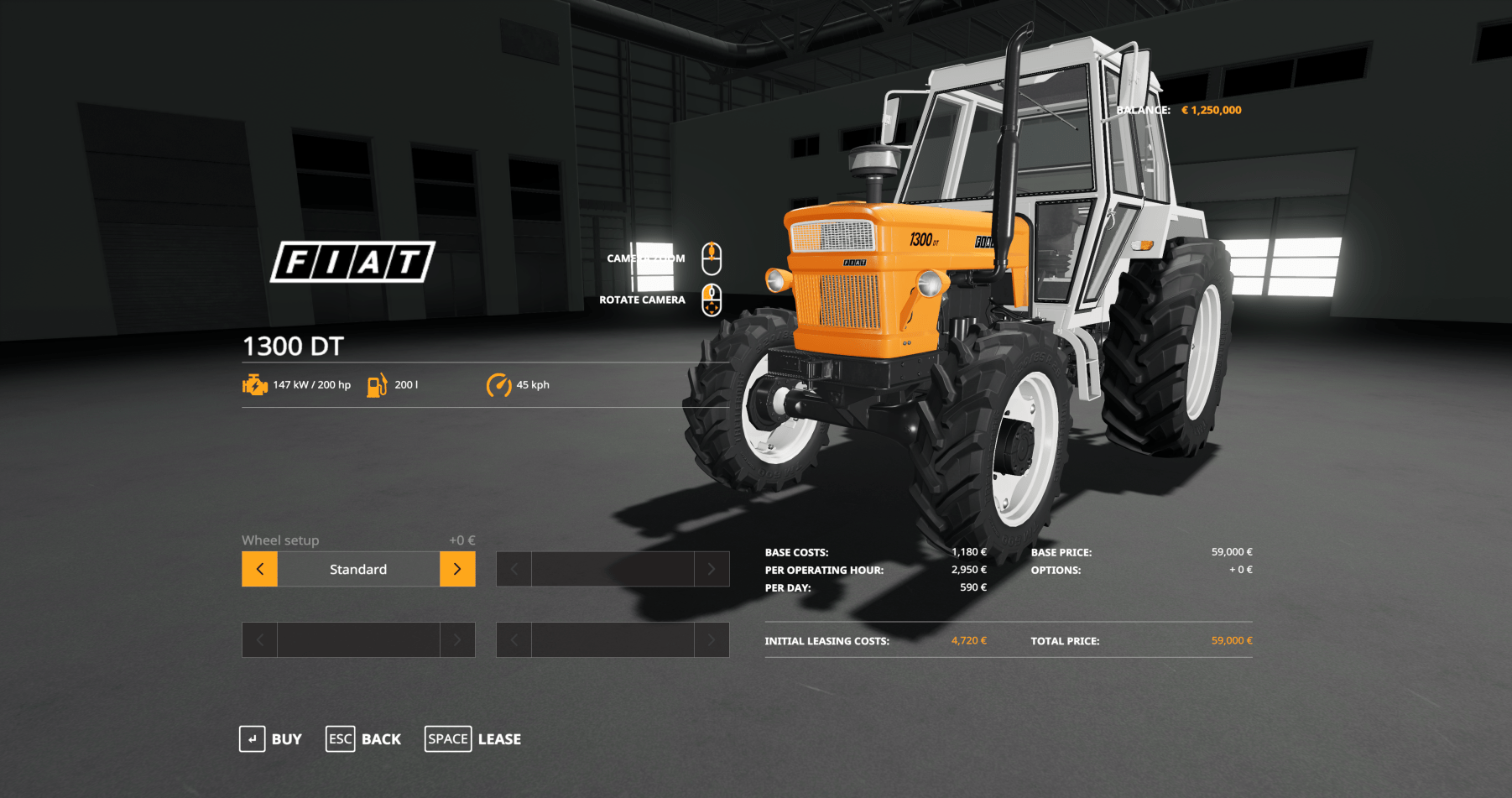Select the previous Wheel setup option
The image size is (1512, 798).
tap(260, 569)
